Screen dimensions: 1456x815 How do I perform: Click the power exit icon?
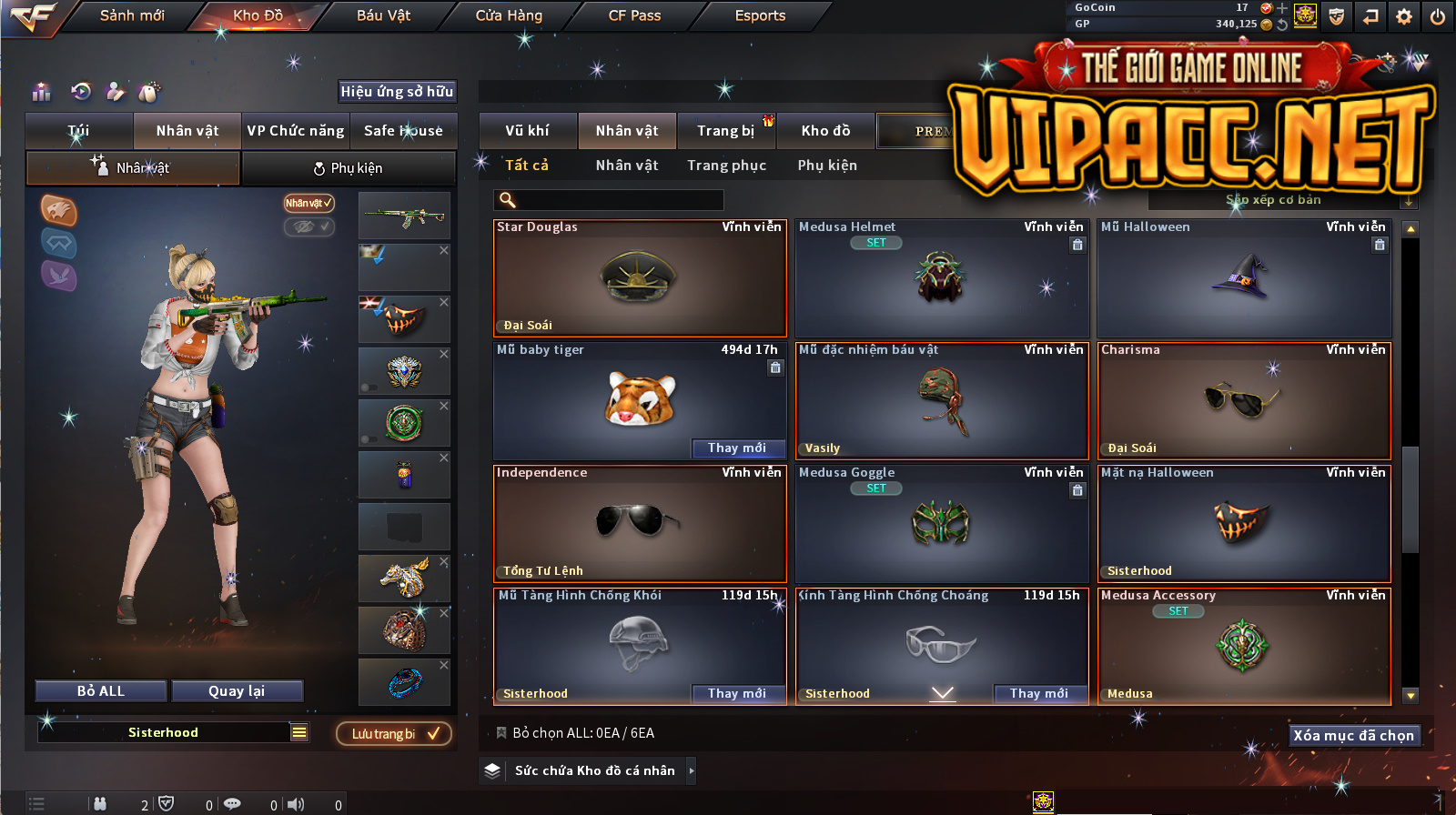click(1438, 16)
